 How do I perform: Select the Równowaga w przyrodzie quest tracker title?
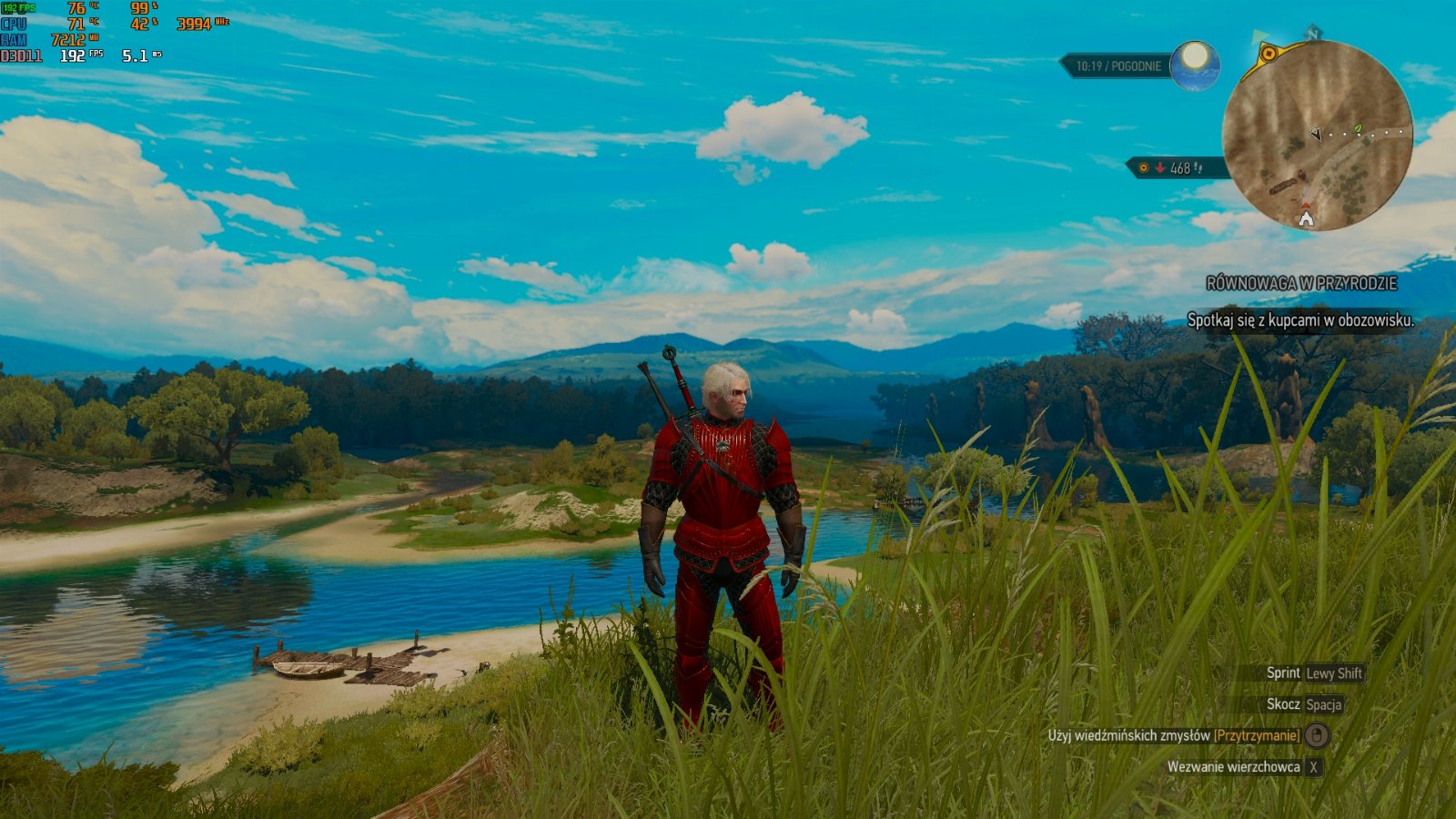coord(1300,284)
